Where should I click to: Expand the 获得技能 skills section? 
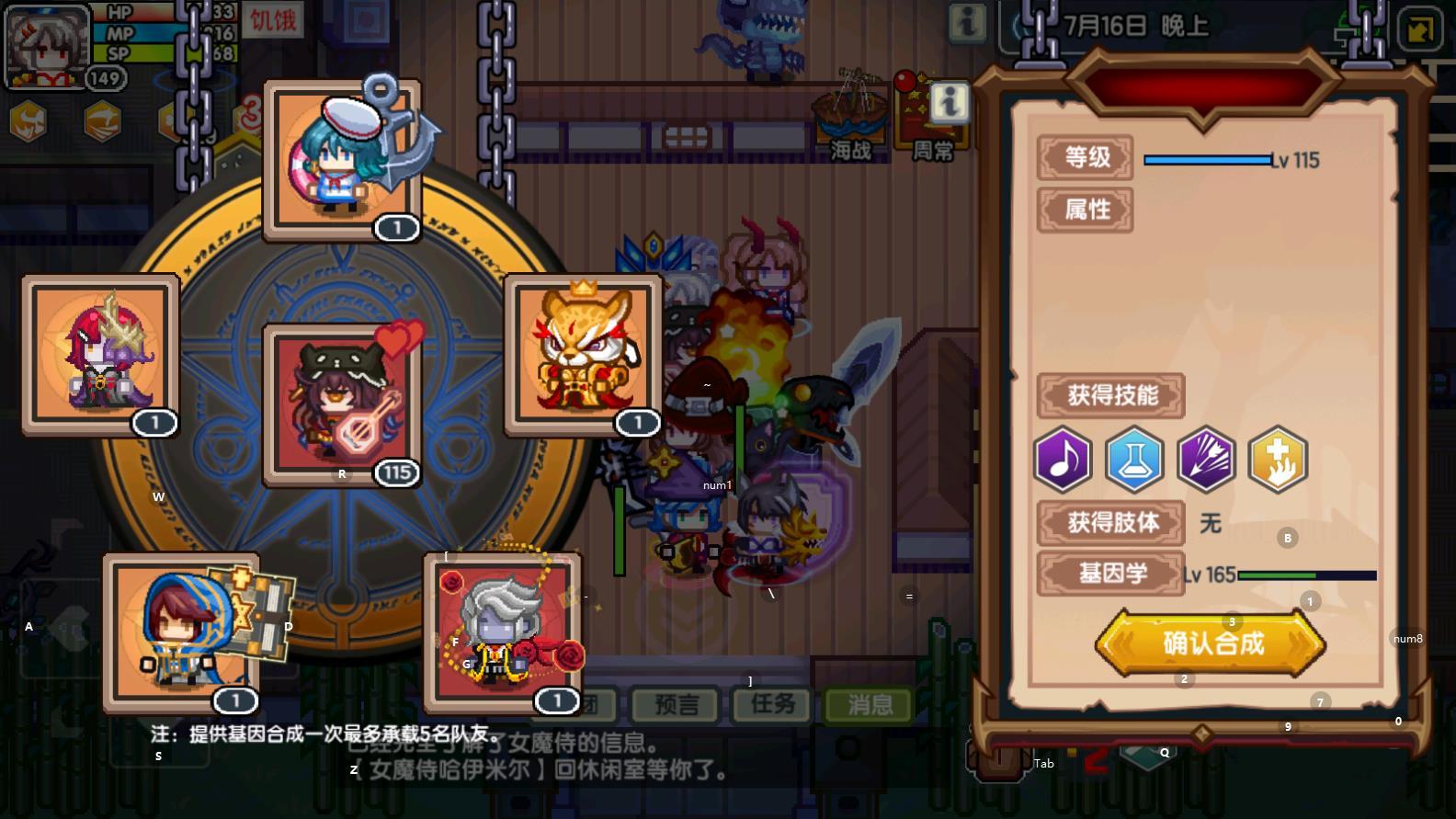1110,396
